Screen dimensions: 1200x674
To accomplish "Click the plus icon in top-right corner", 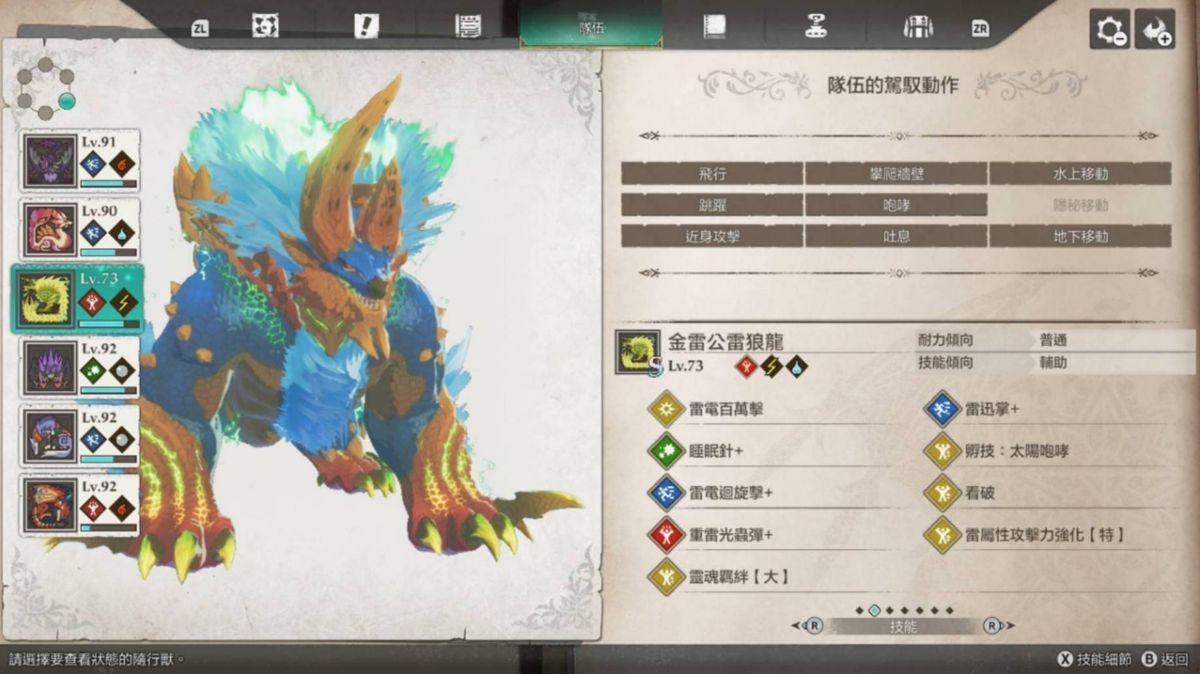I will point(1155,30).
